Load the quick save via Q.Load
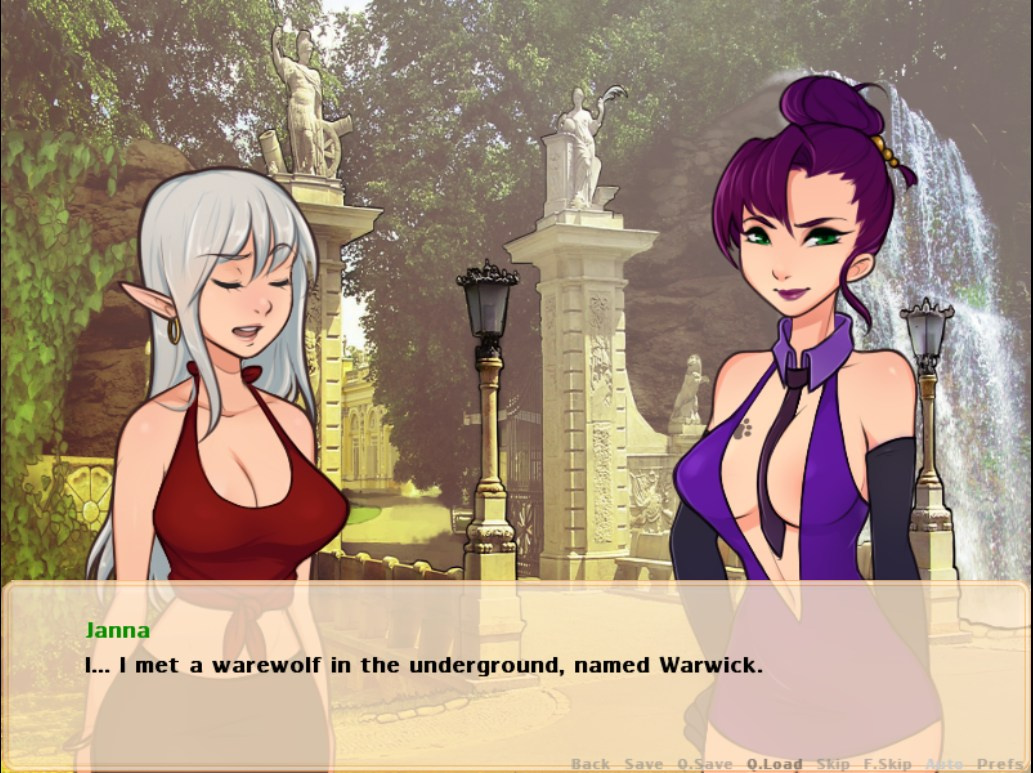The image size is (1033, 773). coord(774,764)
